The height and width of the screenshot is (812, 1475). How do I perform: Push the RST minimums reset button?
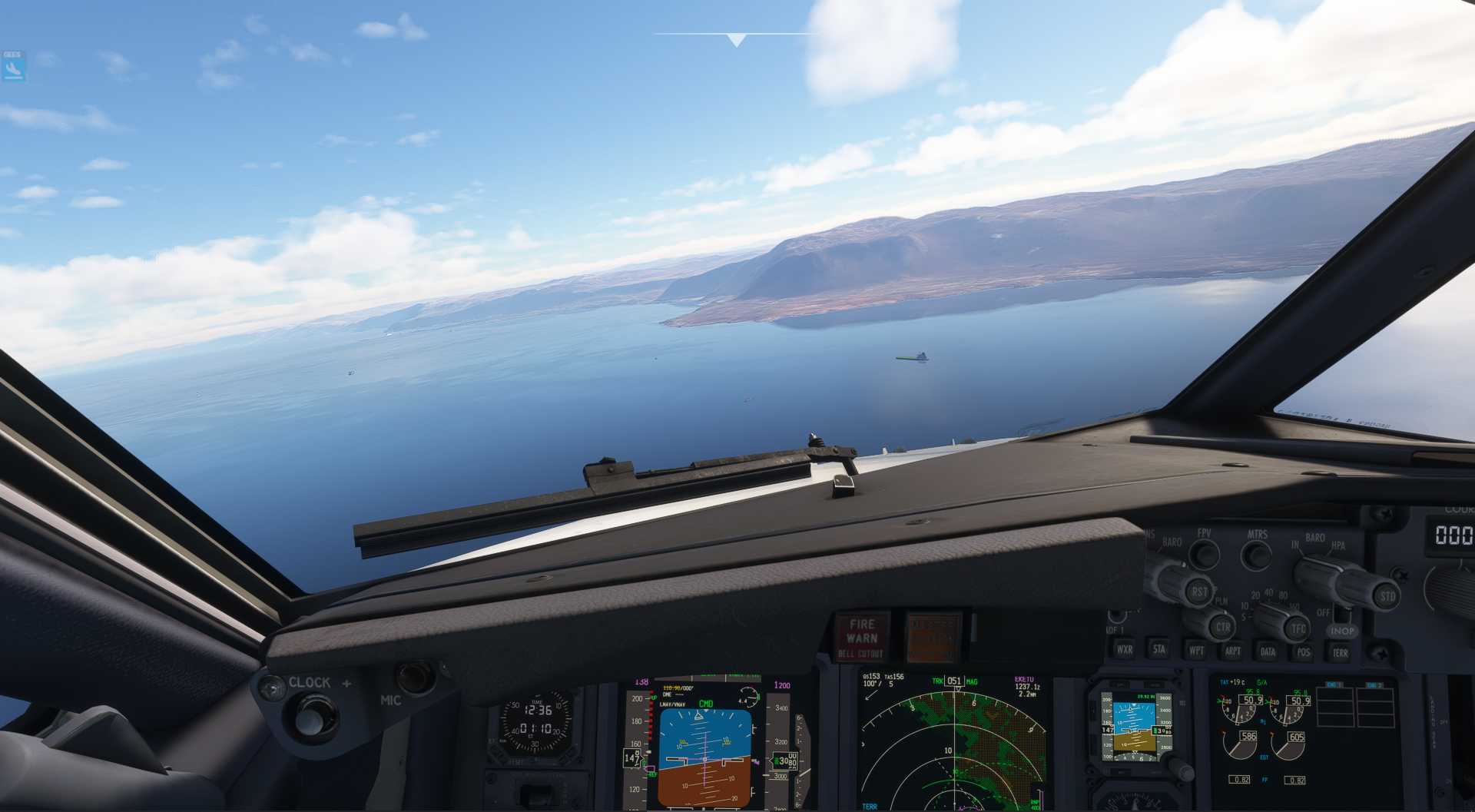tap(1199, 592)
